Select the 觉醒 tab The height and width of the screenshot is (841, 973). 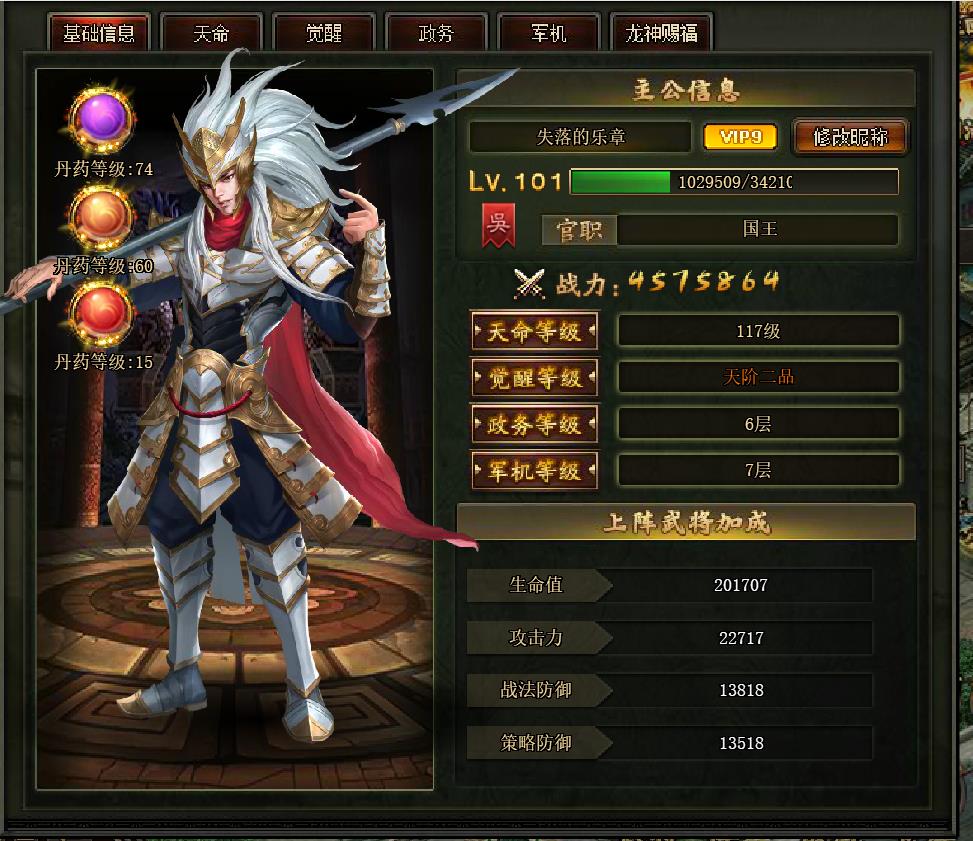323,33
